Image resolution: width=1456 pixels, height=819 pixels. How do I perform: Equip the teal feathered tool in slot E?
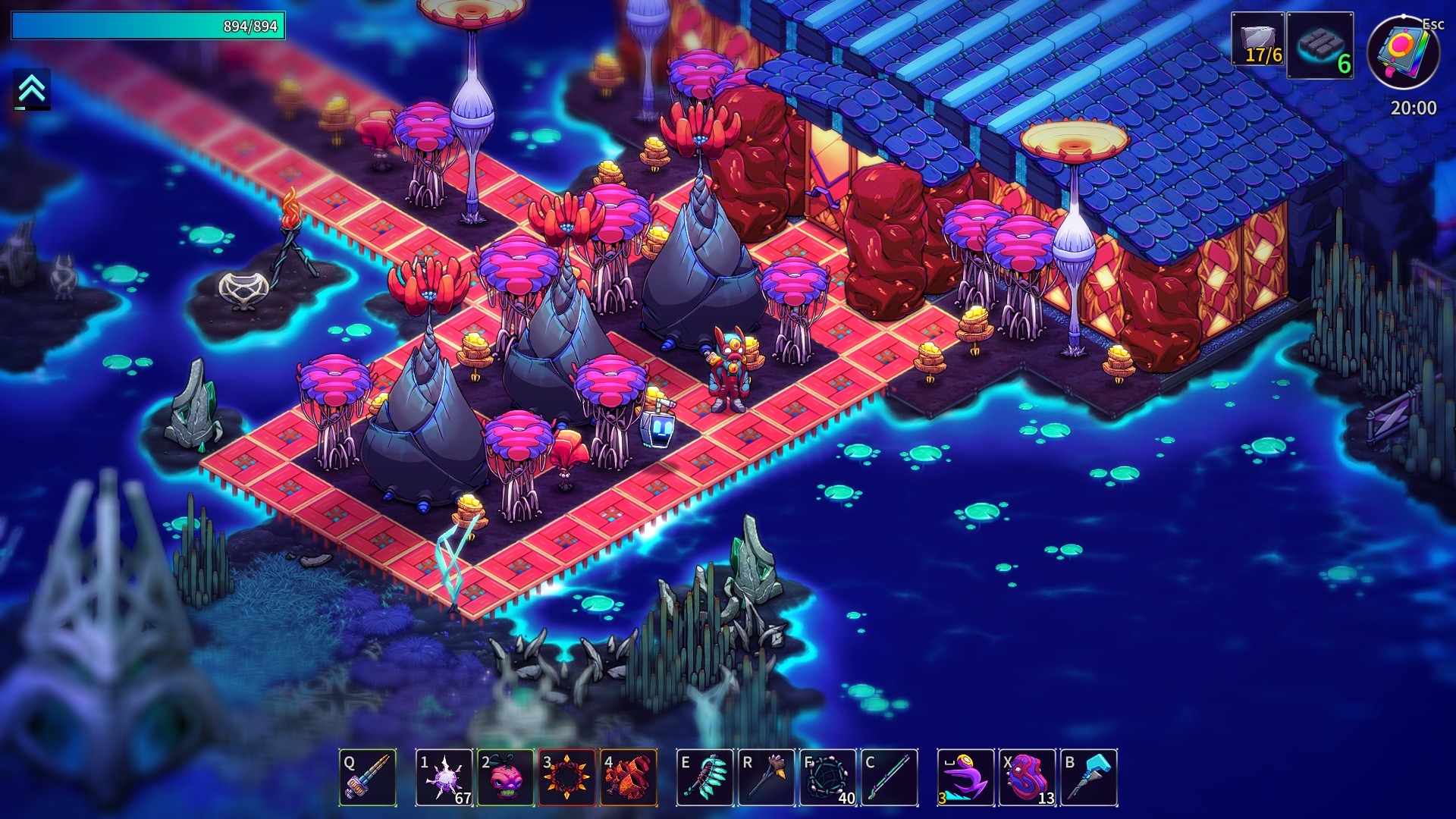[x=705, y=777]
